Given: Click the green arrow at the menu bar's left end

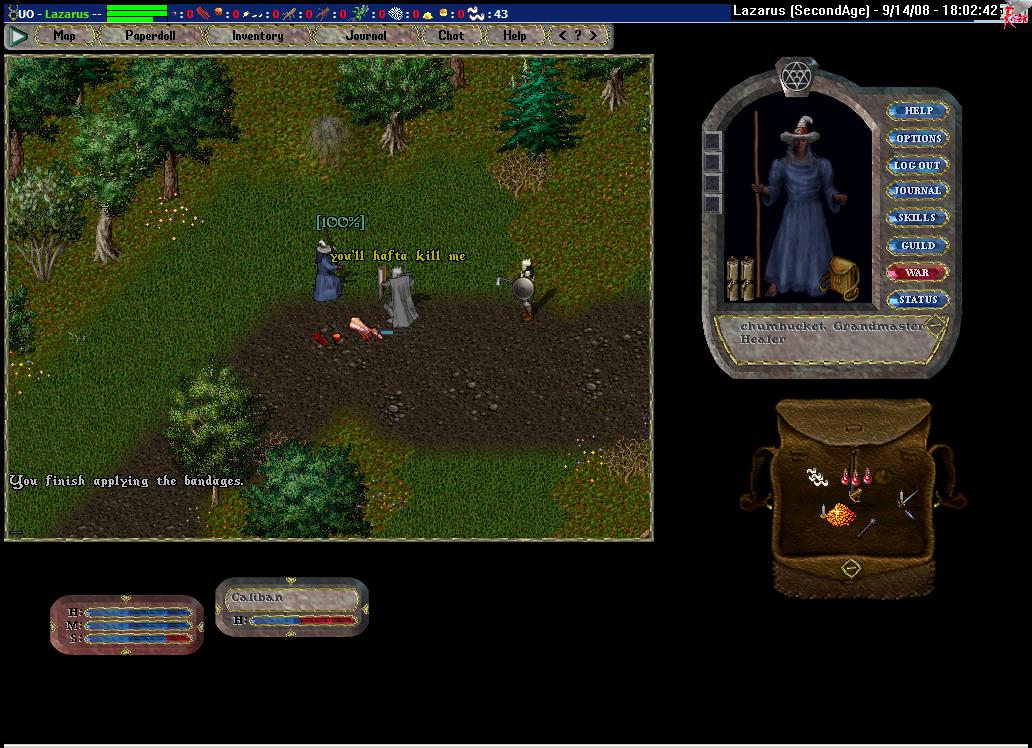Looking at the screenshot, I should (x=18, y=36).
